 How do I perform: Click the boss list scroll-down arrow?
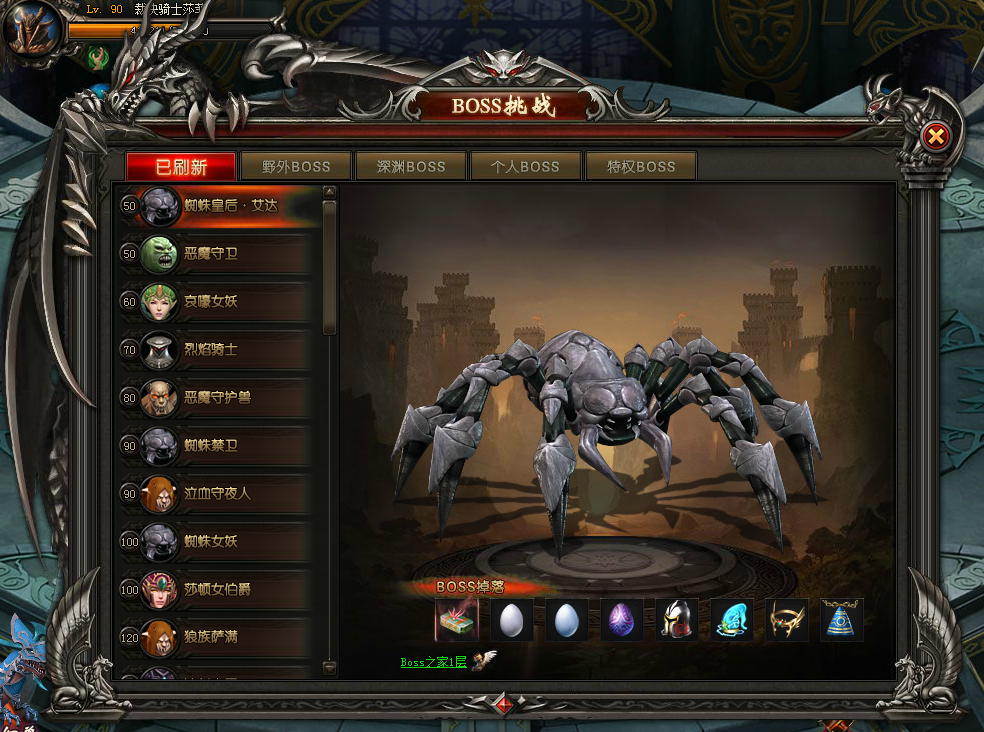pos(329,667)
